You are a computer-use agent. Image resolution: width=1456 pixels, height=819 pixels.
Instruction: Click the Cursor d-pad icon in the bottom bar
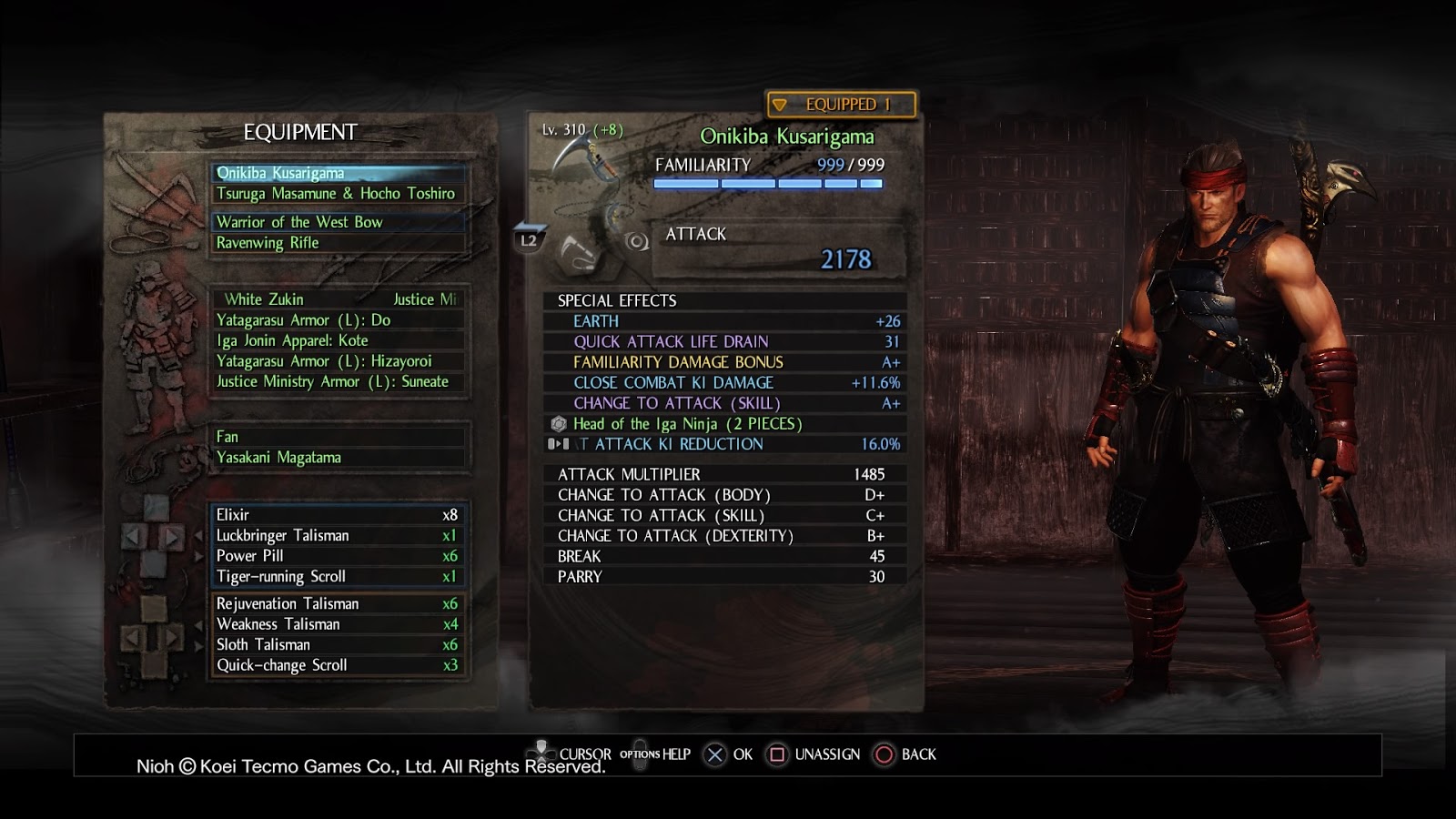pyautogui.click(x=543, y=753)
